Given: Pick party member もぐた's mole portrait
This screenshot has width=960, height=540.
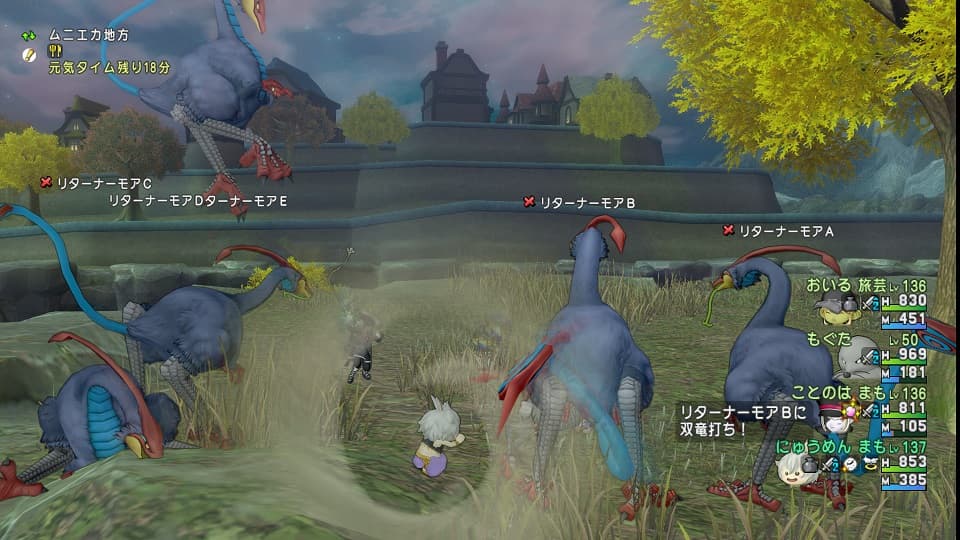Looking at the screenshot, I should 856,362.
